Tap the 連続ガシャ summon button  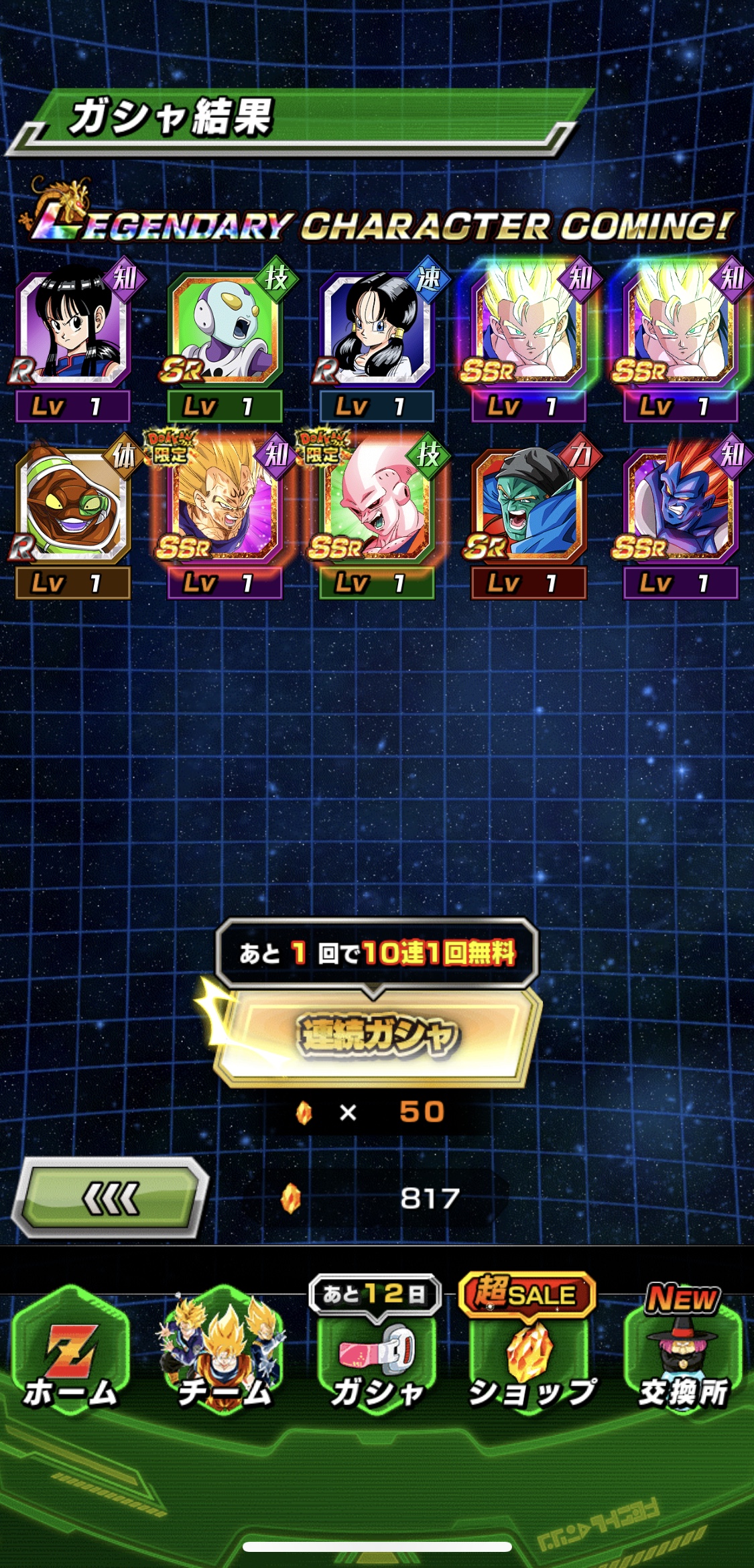point(377,1036)
